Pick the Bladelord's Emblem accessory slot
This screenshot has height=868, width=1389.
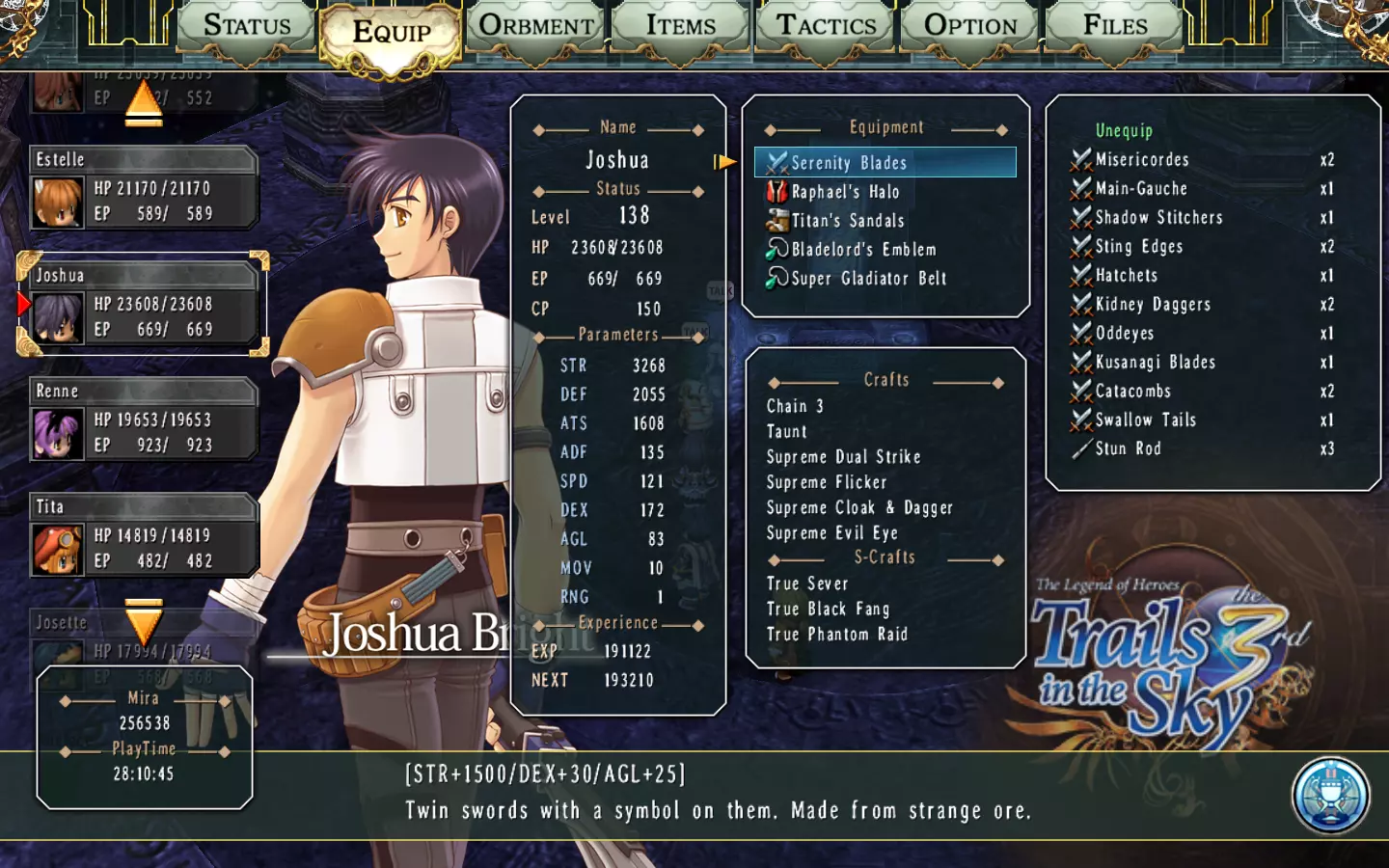tap(863, 250)
